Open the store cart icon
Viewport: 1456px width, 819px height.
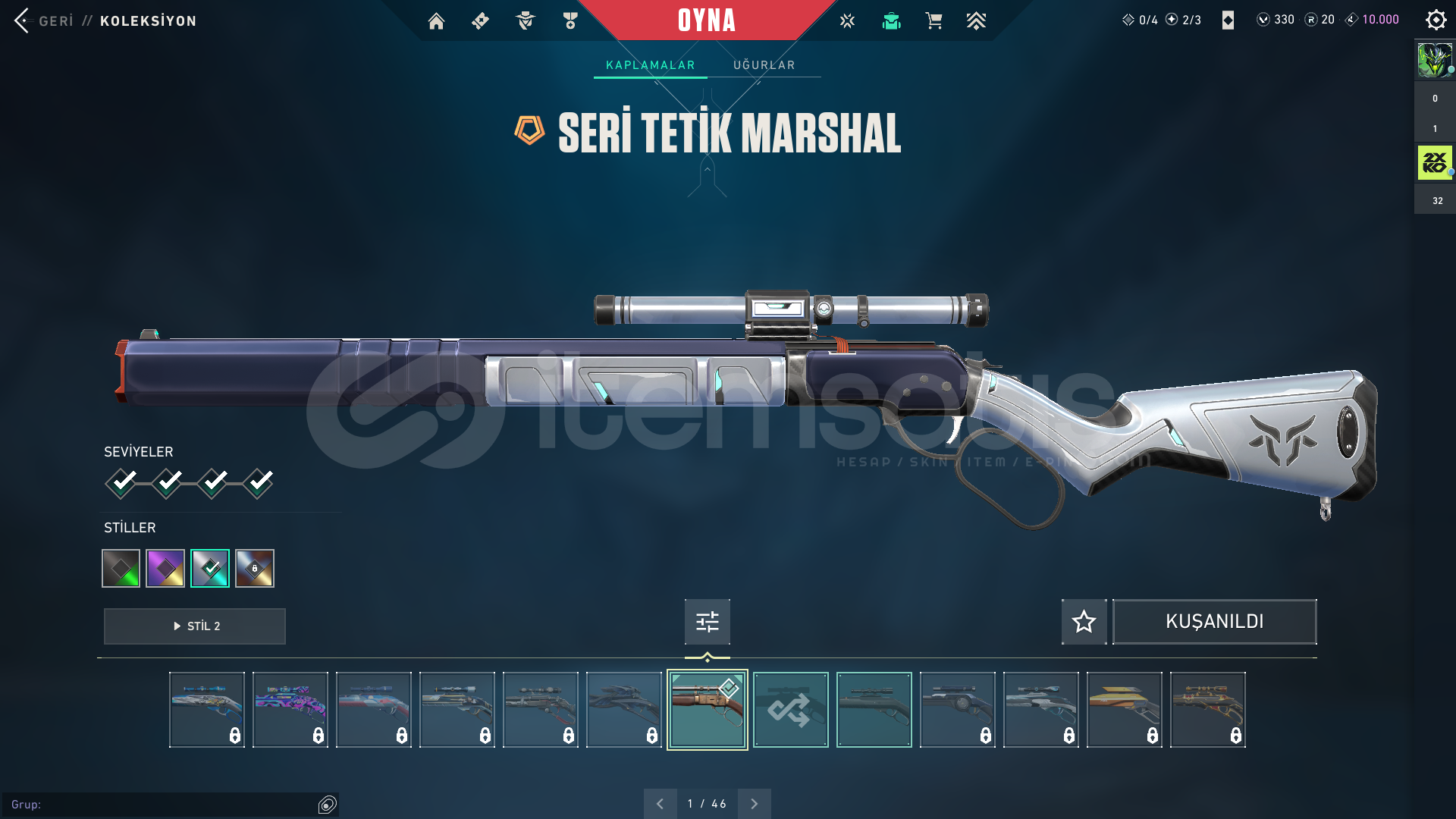[x=934, y=21]
